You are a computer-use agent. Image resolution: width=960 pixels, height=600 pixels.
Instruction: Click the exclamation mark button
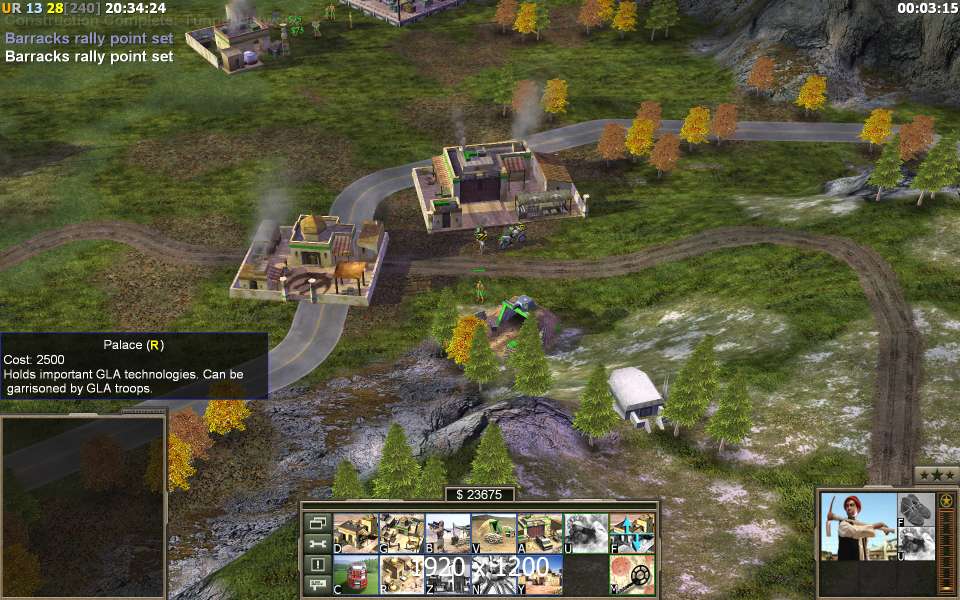[x=318, y=565]
